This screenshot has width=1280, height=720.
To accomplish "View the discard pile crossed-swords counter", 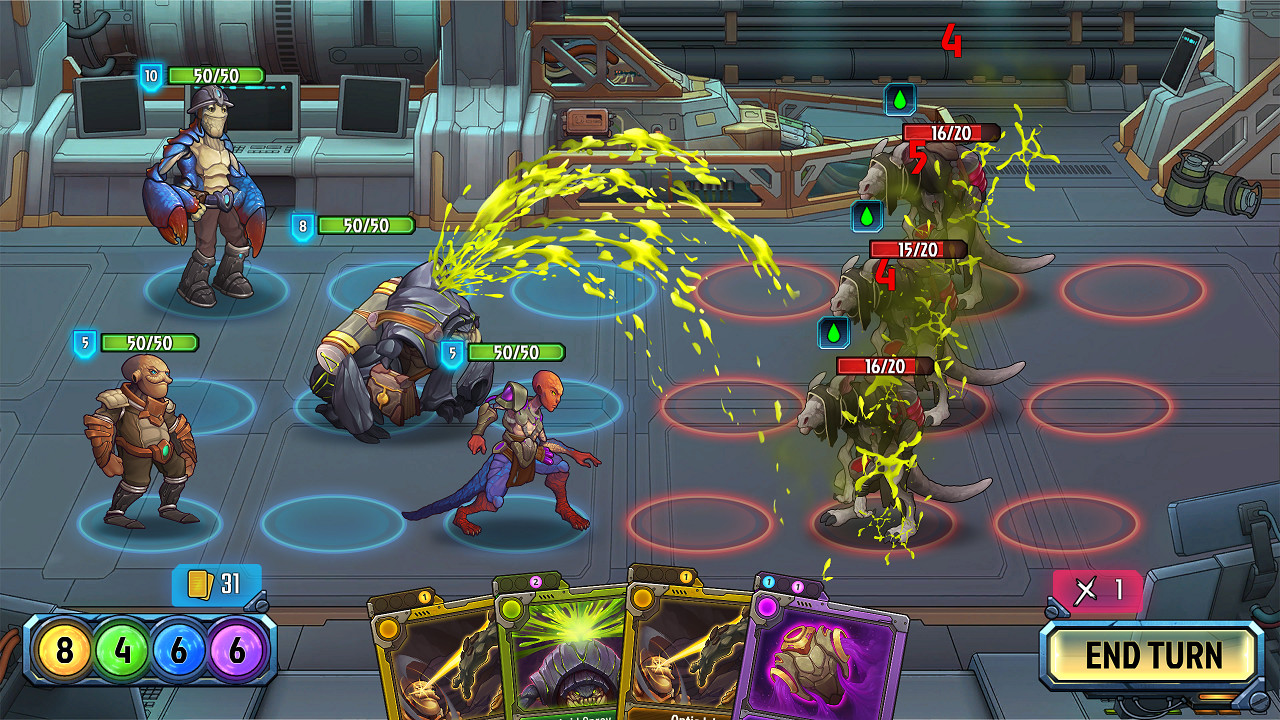I will point(1097,590).
